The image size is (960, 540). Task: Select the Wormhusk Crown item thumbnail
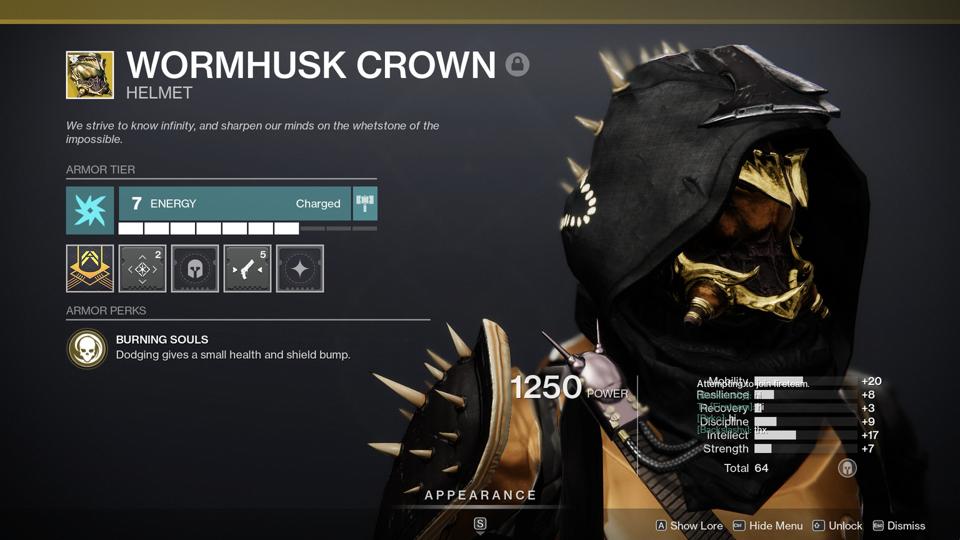click(90, 75)
